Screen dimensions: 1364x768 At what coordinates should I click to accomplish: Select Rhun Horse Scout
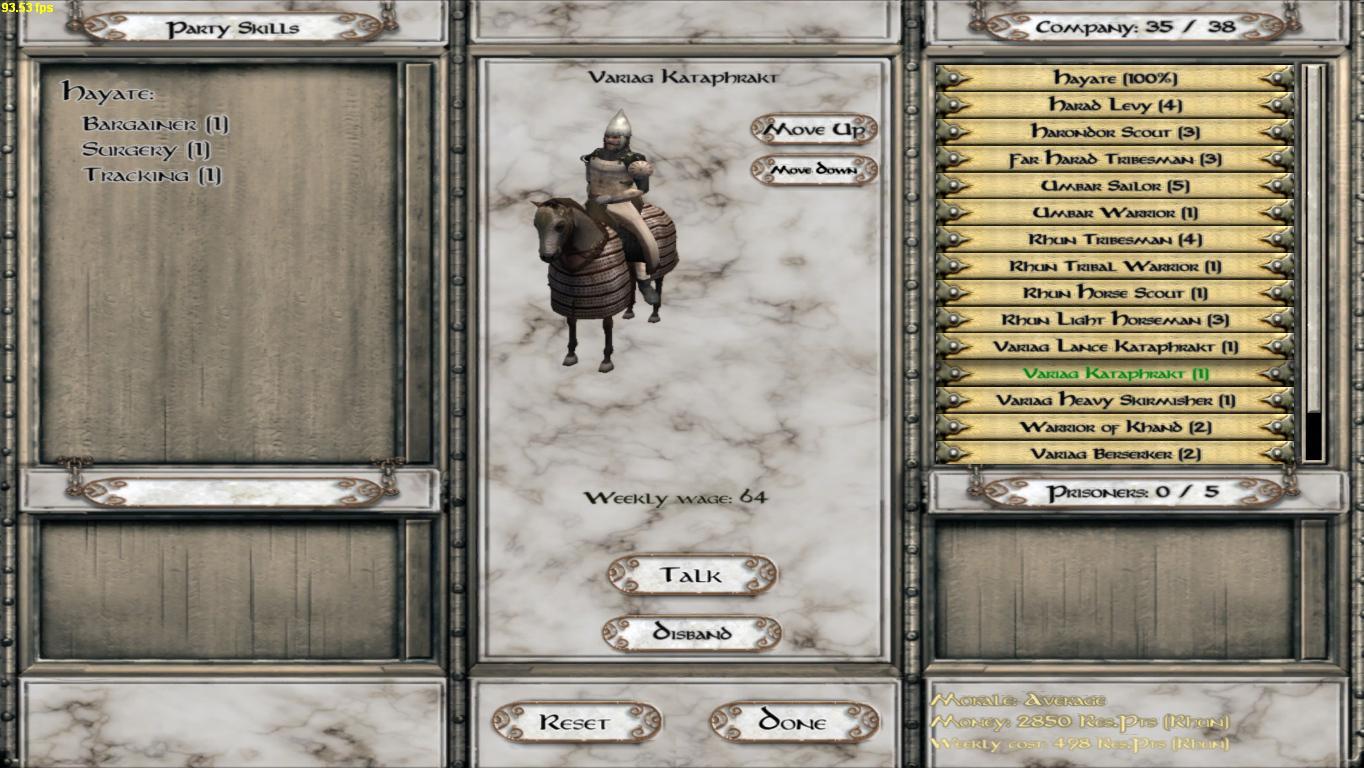coord(1115,293)
